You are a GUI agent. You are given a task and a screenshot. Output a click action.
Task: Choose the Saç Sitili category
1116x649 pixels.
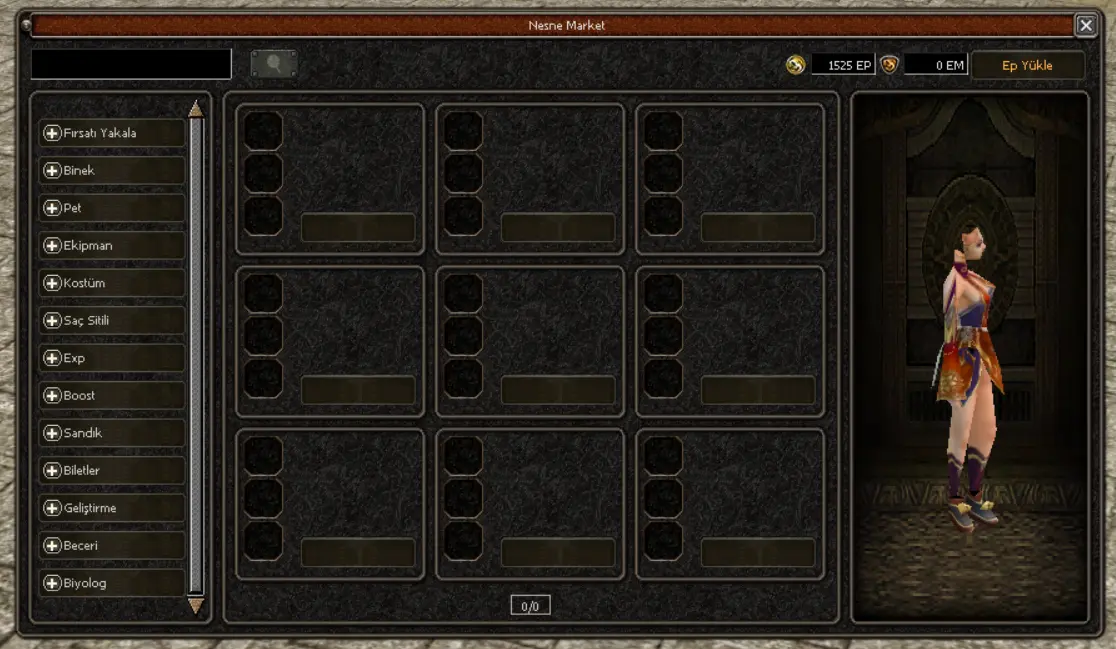(x=111, y=321)
